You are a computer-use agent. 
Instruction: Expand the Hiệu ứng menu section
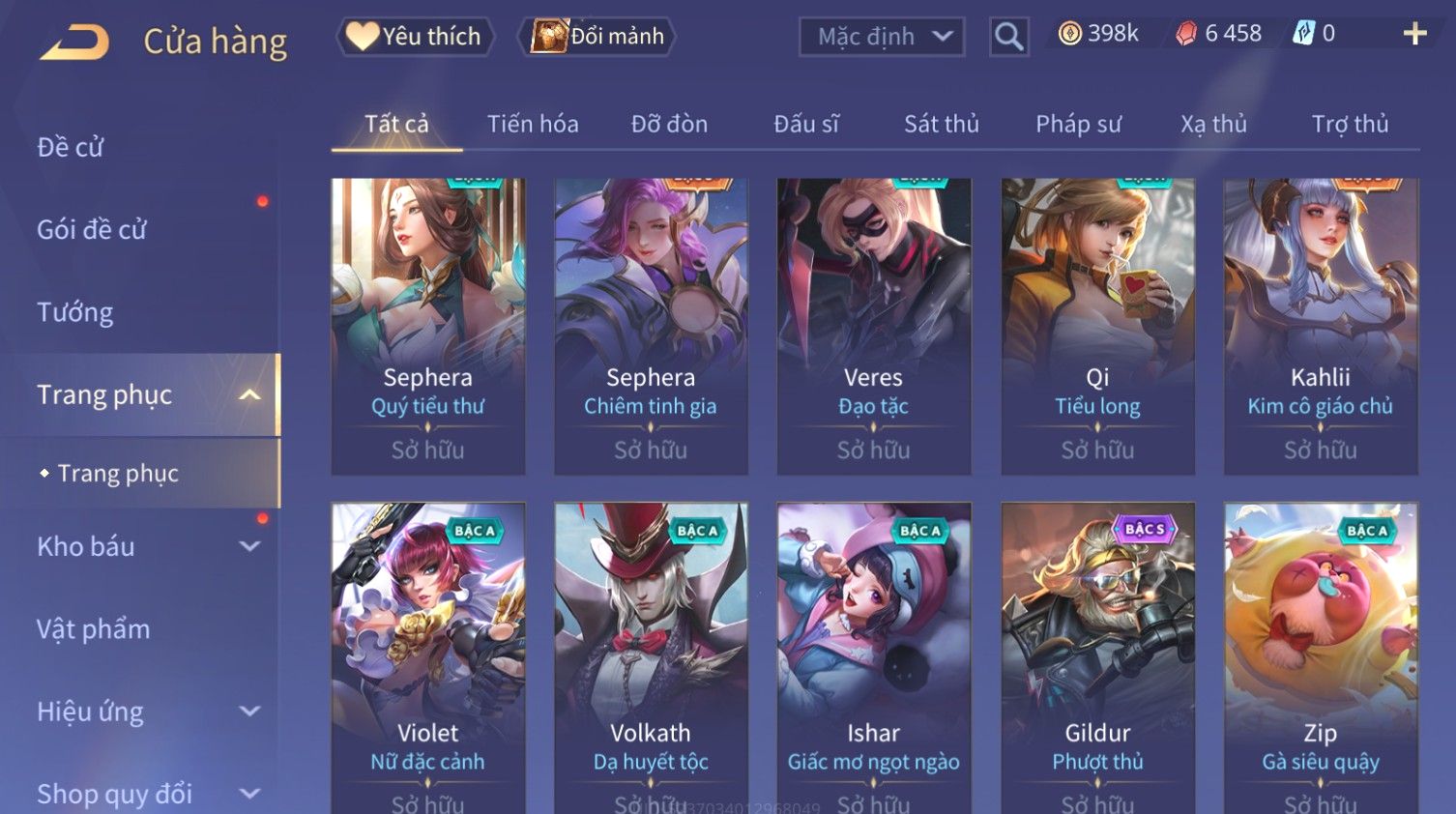point(145,712)
